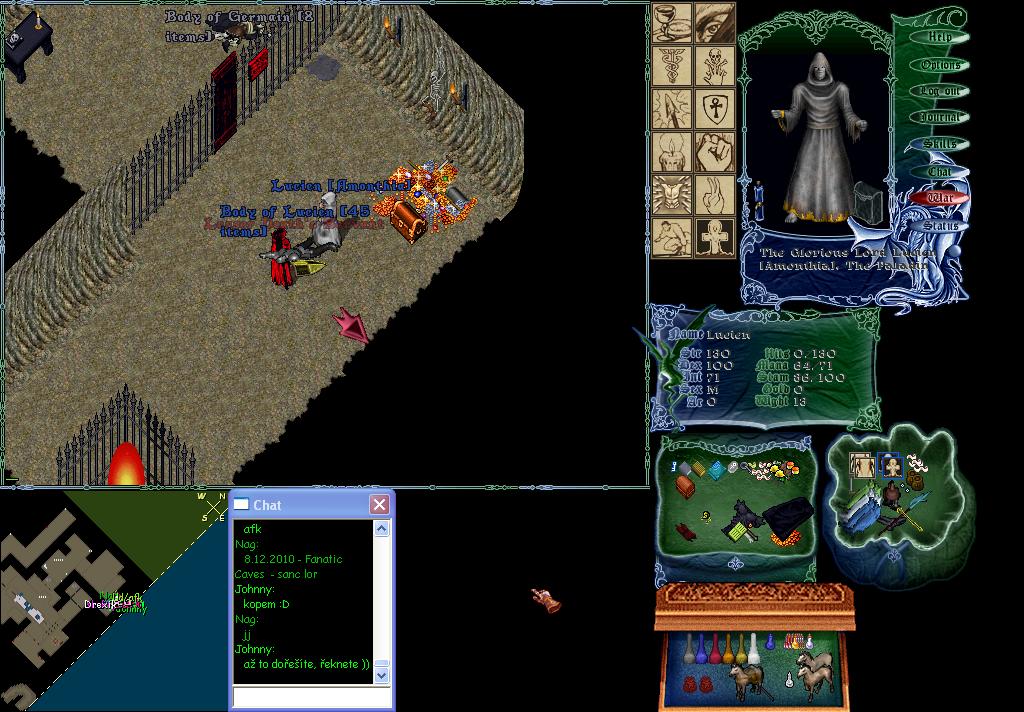Open the Options button

click(939, 64)
